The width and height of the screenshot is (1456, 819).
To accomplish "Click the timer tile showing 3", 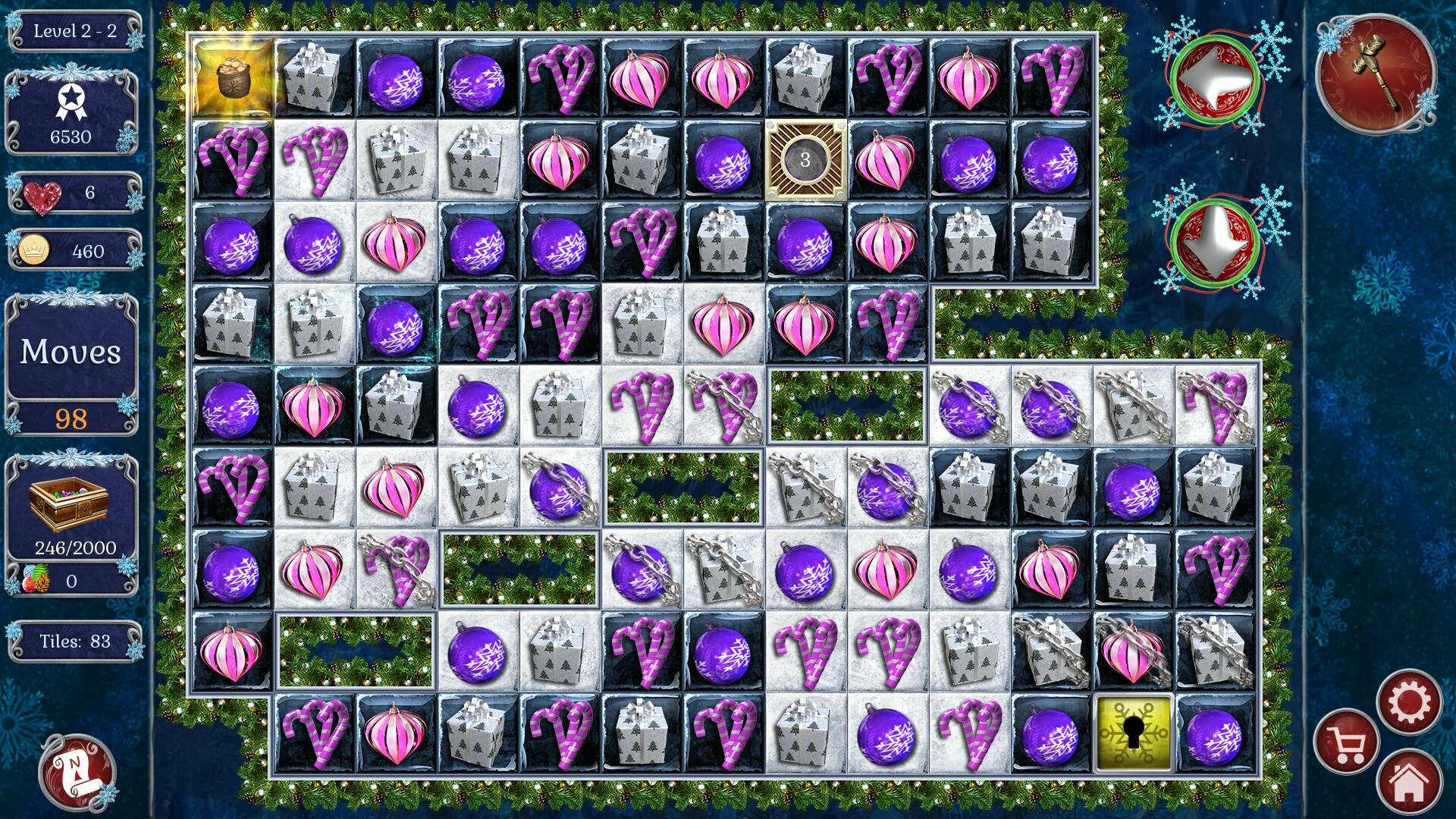I will point(805,159).
